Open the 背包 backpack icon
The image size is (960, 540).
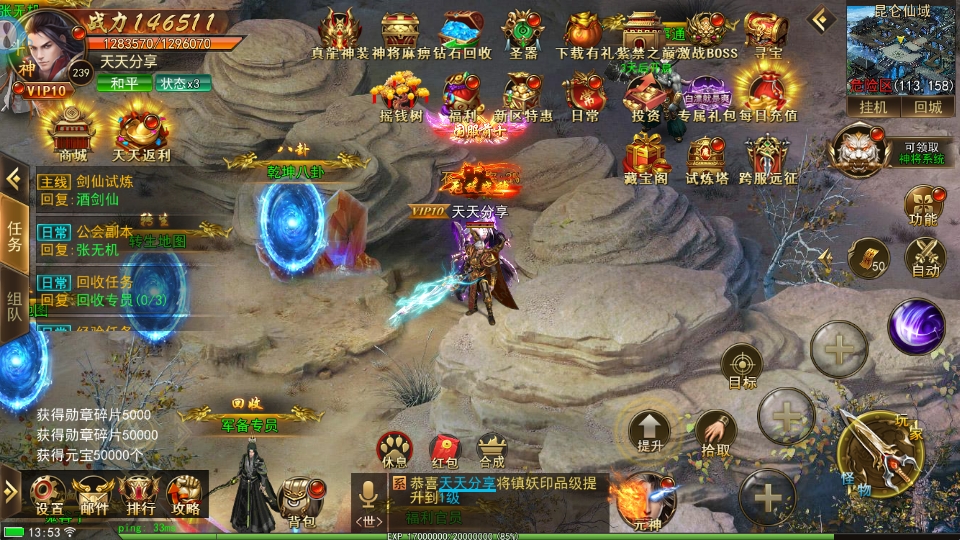point(301,497)
